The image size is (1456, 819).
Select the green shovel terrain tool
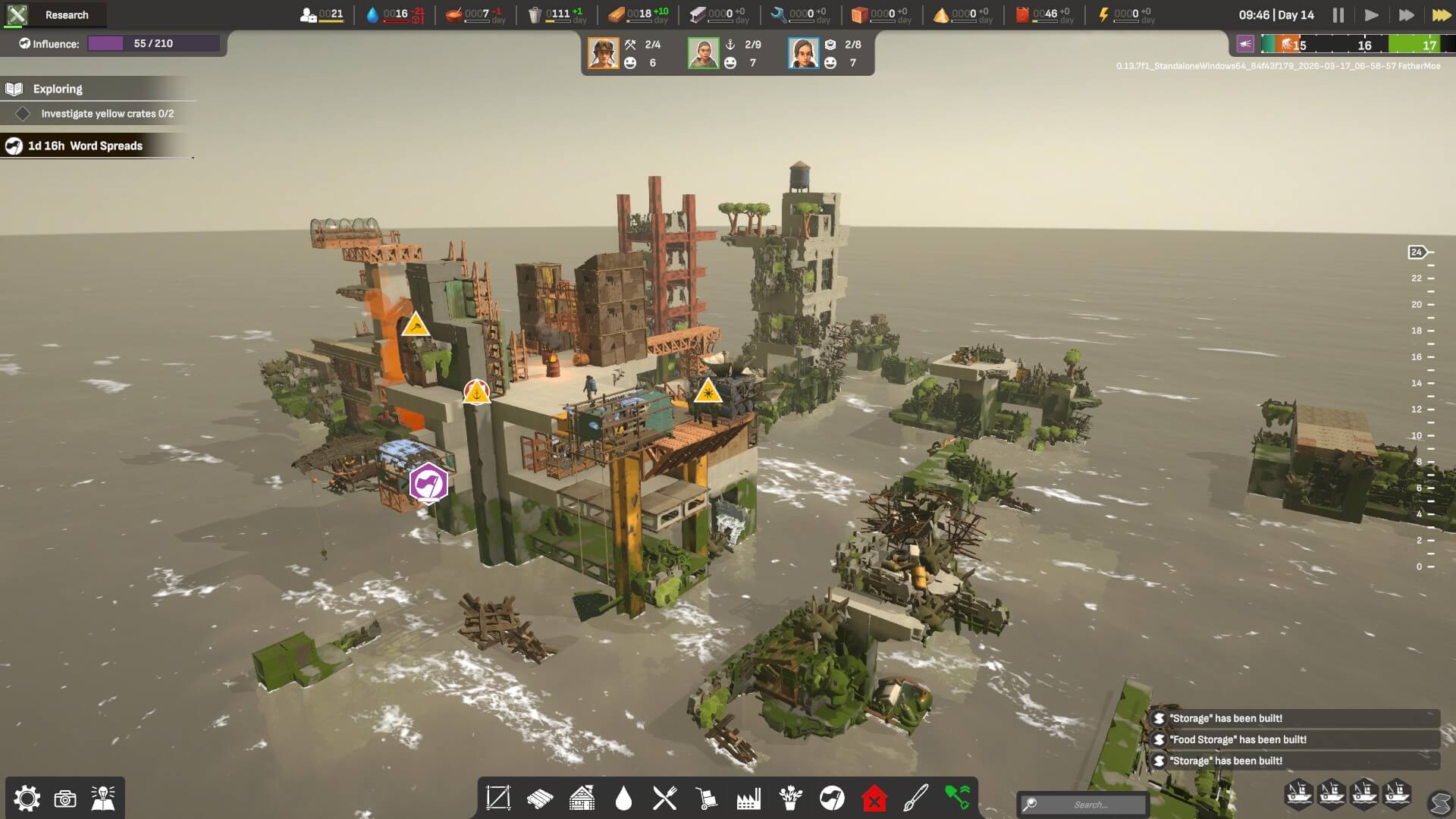957,798
